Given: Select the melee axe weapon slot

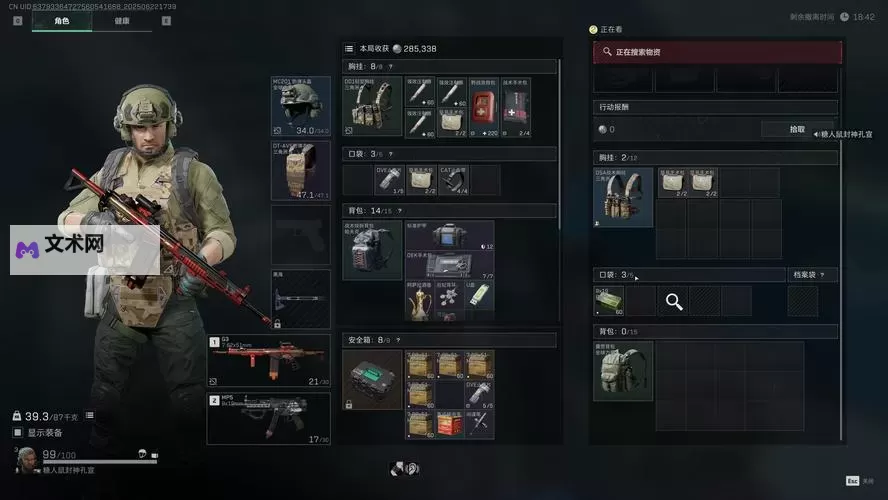Looking at the screenshot, I should (x=300, y=298).
